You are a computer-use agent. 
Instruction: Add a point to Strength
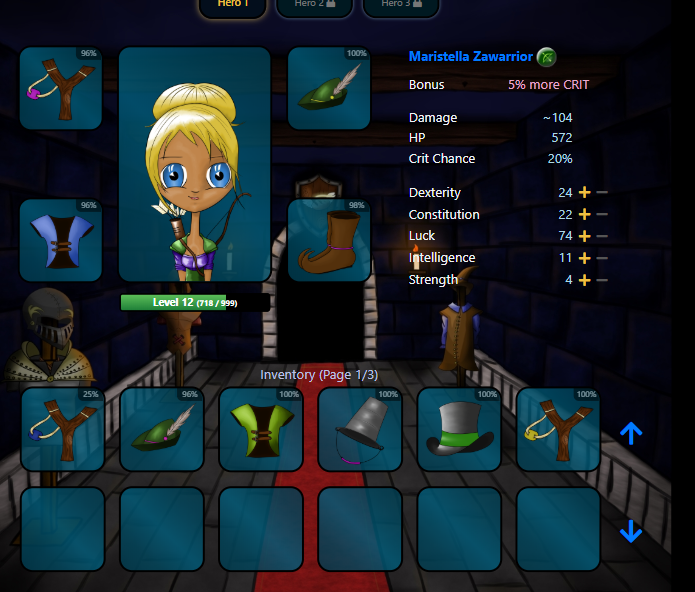coord(585,280)
